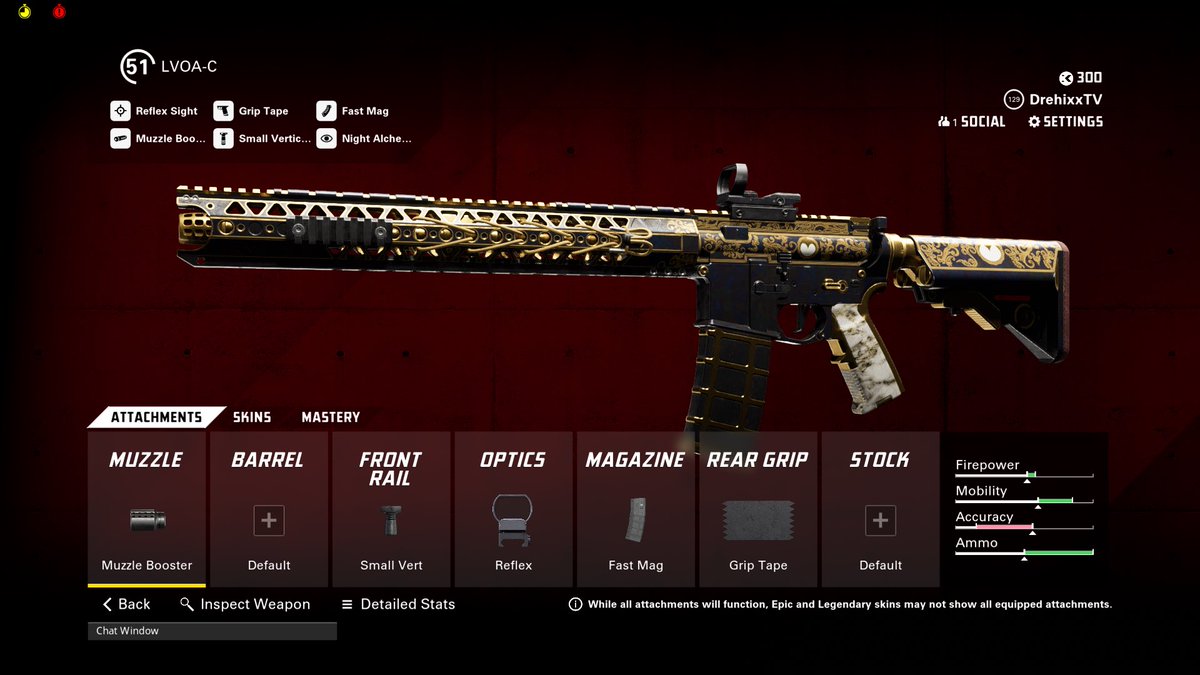Show Detailed Stats
The width and height of the screenshot is (1200, 675).
(398, 604)
